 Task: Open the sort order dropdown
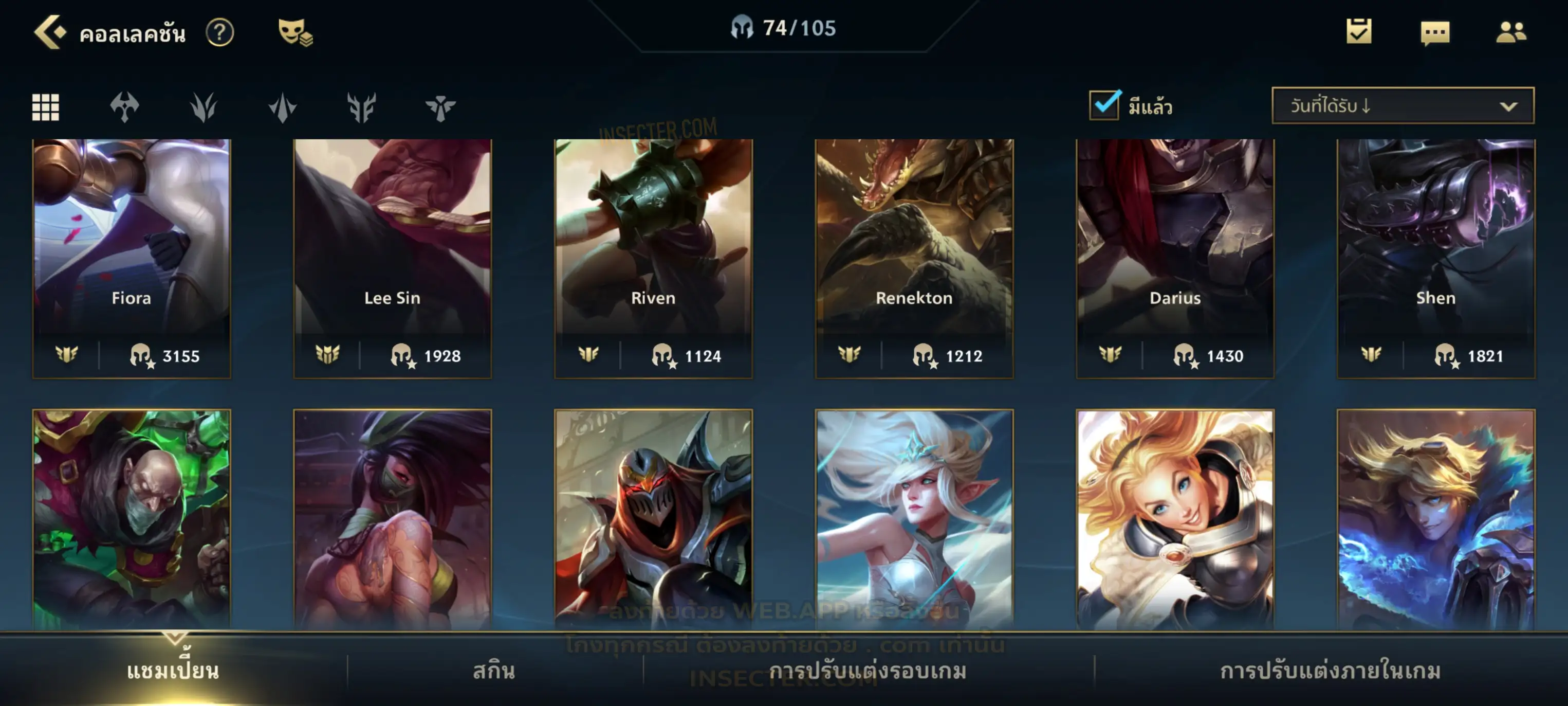[1402, 106]
